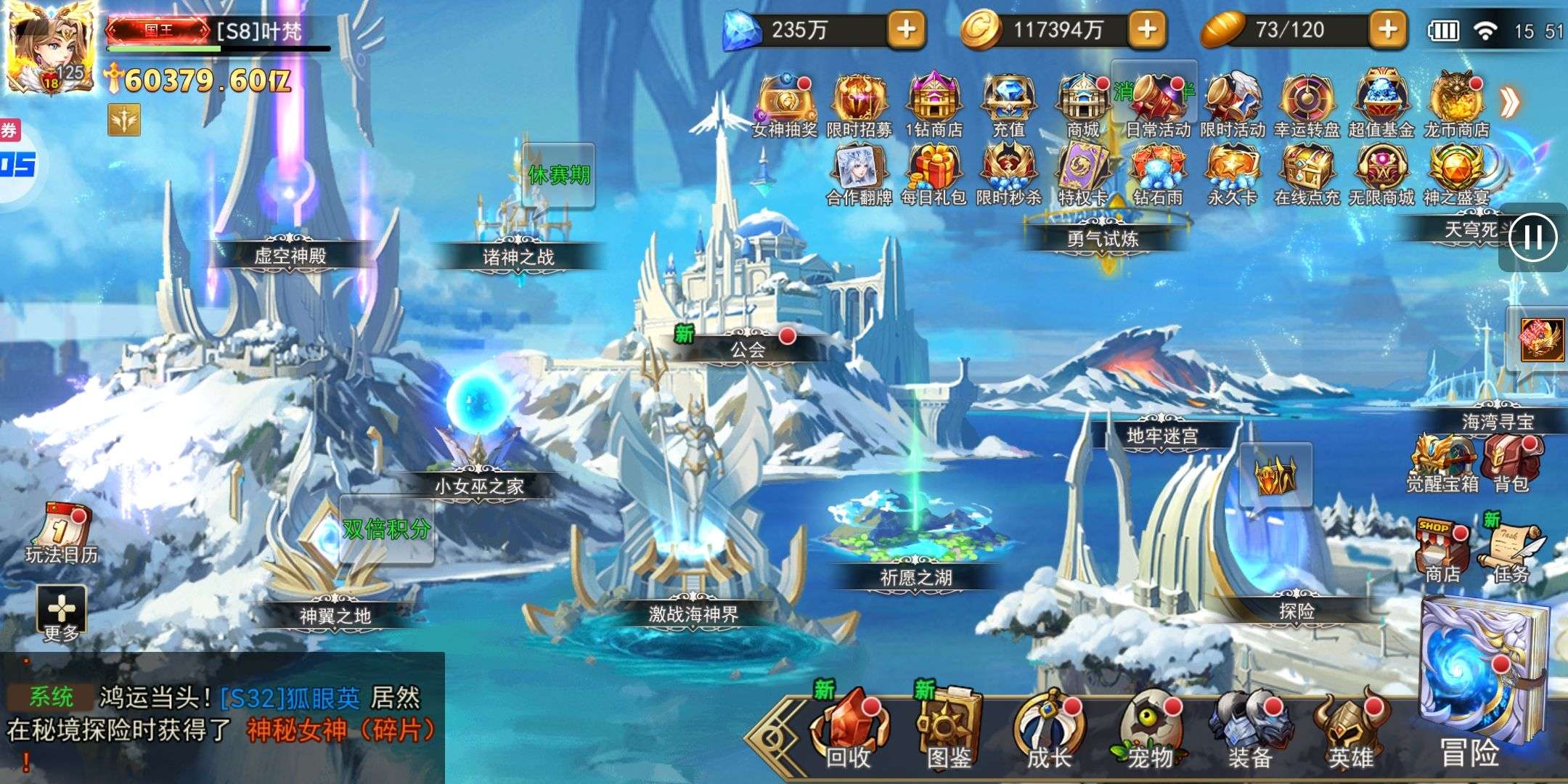Click the pause overlay button
Viewport: 1568px width, 784px height.
coord(1532,237)
